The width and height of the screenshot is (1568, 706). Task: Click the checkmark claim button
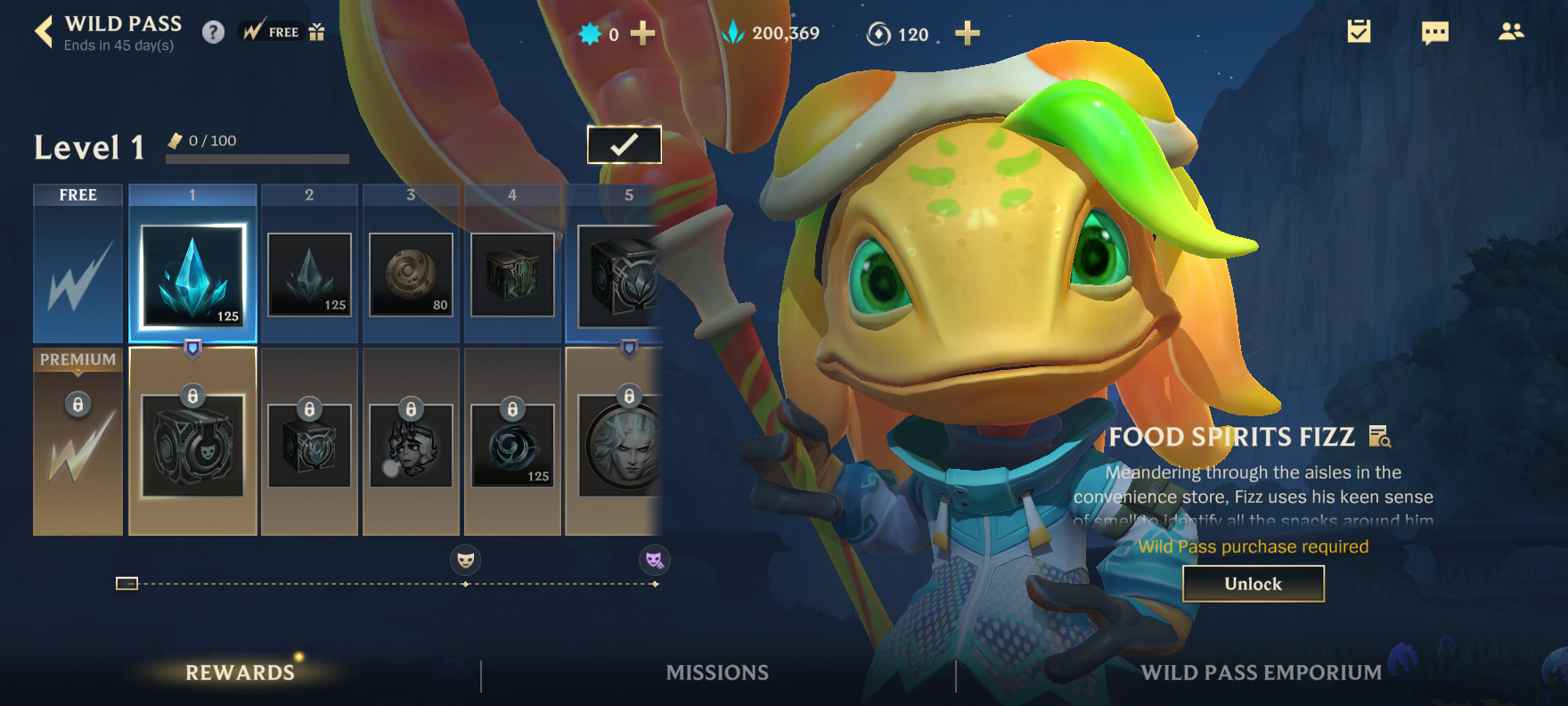[624, 144]
